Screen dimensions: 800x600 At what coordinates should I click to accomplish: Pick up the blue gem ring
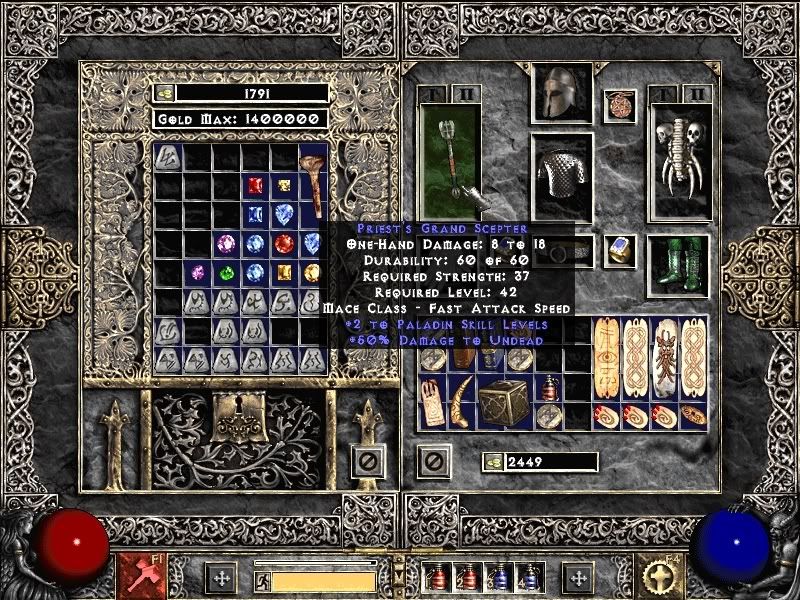(619, 250)
